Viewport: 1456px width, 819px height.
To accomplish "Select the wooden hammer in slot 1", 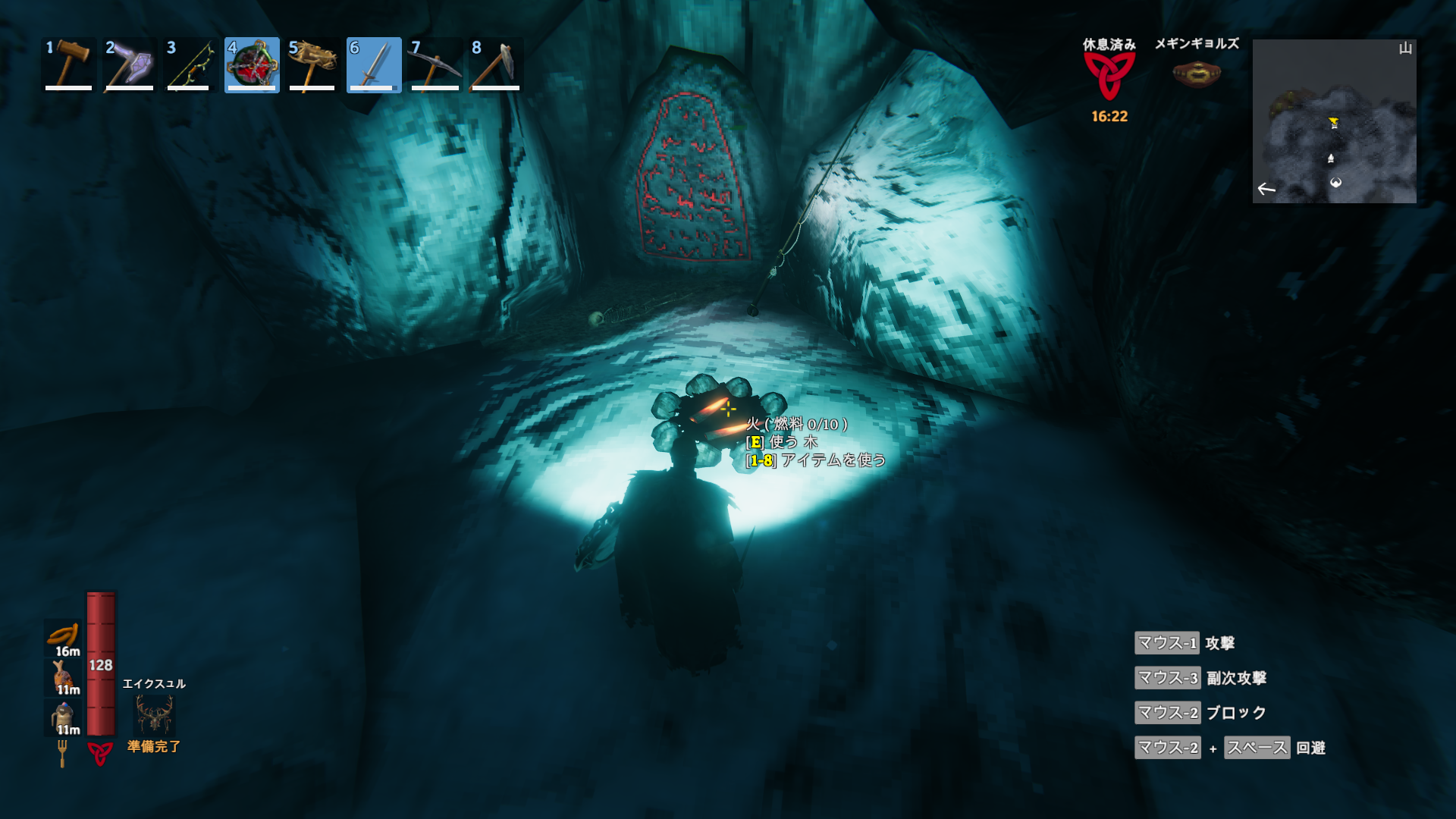I will pos(69,65).
